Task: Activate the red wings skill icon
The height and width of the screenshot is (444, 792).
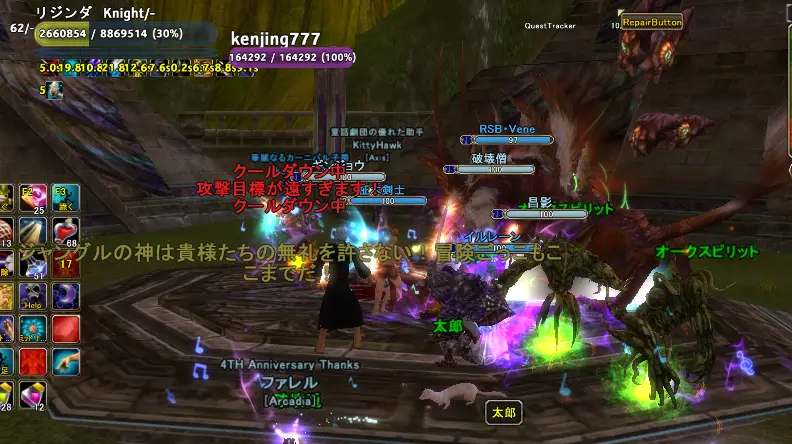Action: (33, 361)
